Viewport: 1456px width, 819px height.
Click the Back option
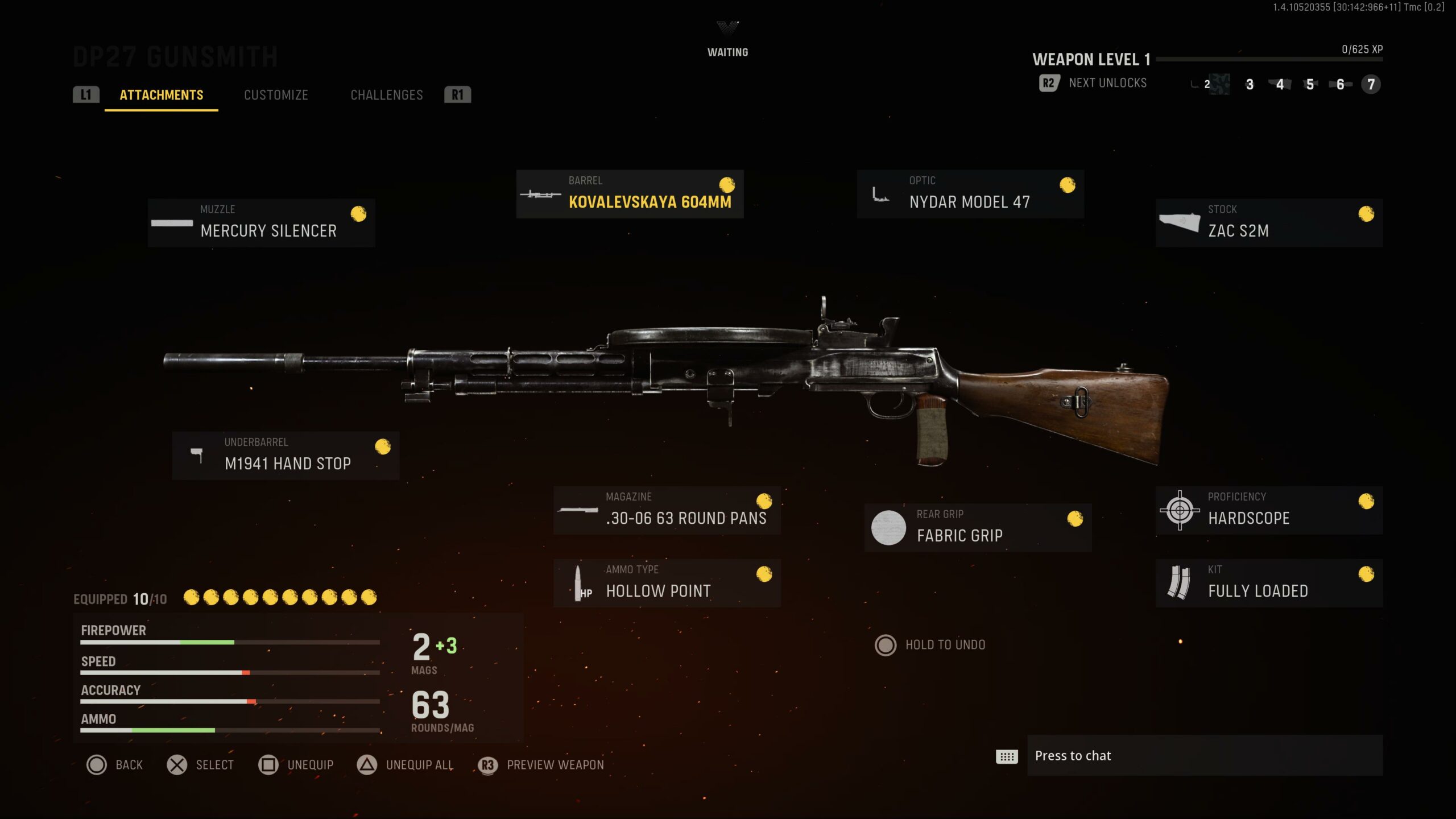[x=115, y=765]
